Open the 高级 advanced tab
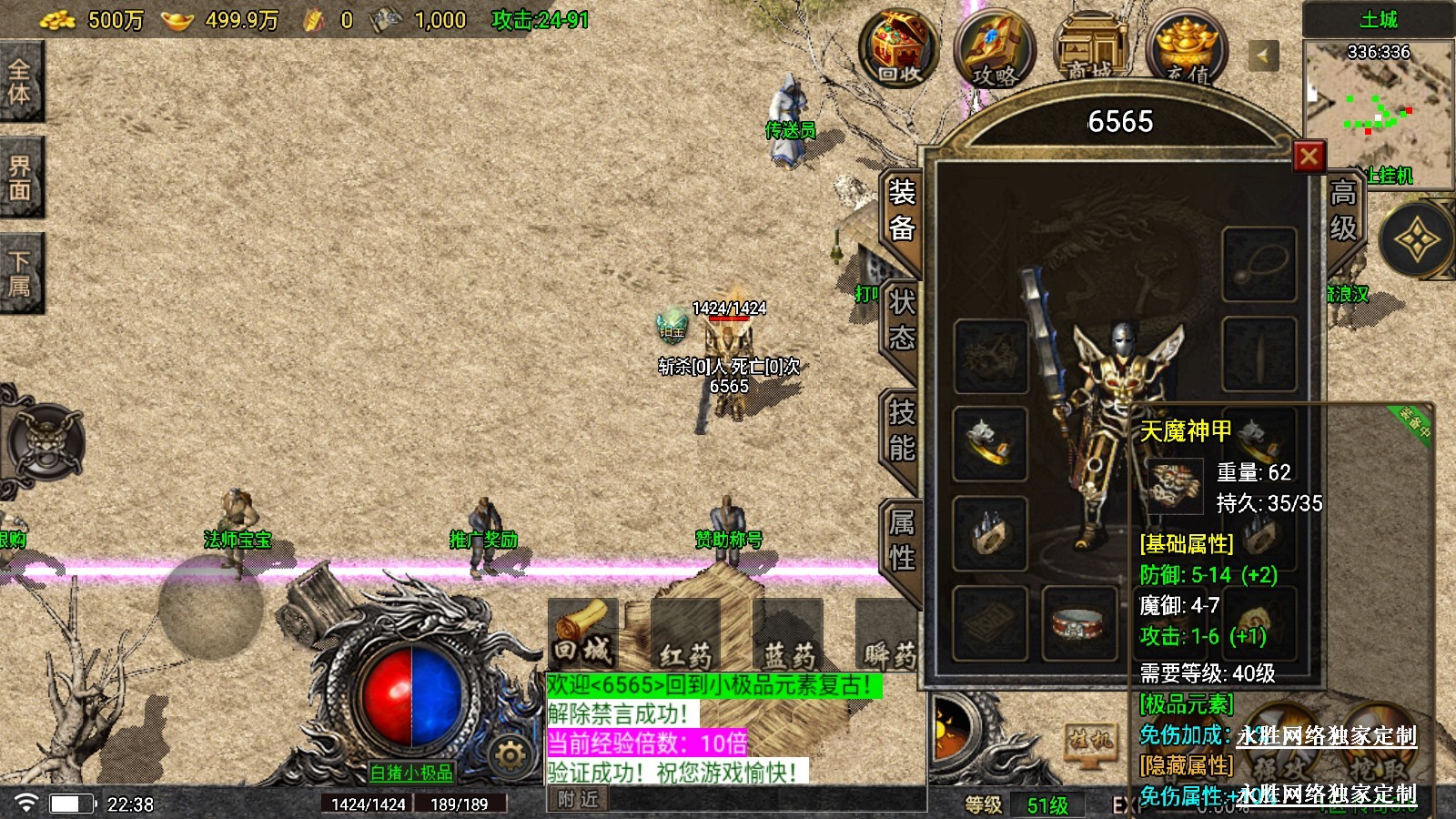 click(x=1343, y=210)
